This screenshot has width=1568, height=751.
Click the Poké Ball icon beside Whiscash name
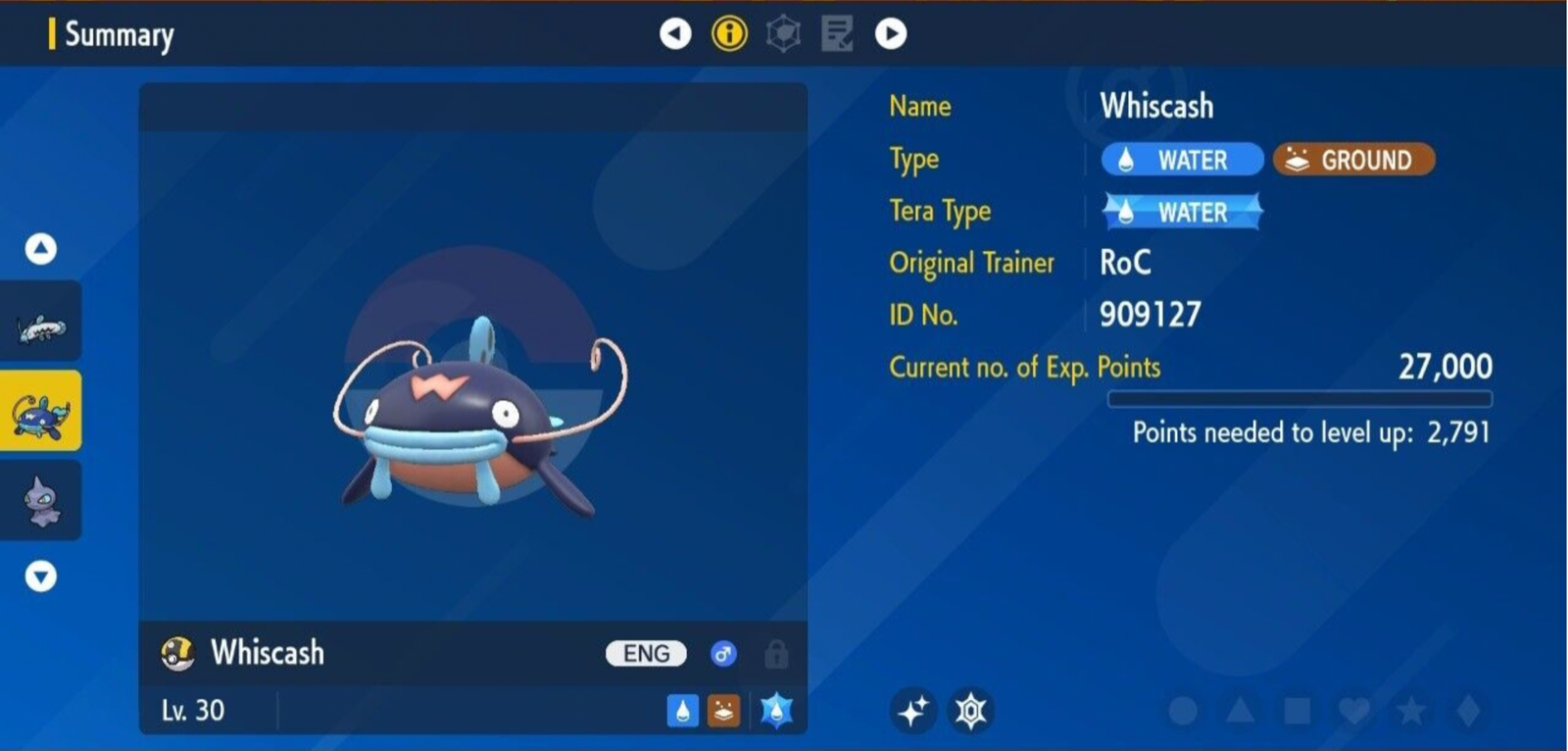click(x=177, y=652)
